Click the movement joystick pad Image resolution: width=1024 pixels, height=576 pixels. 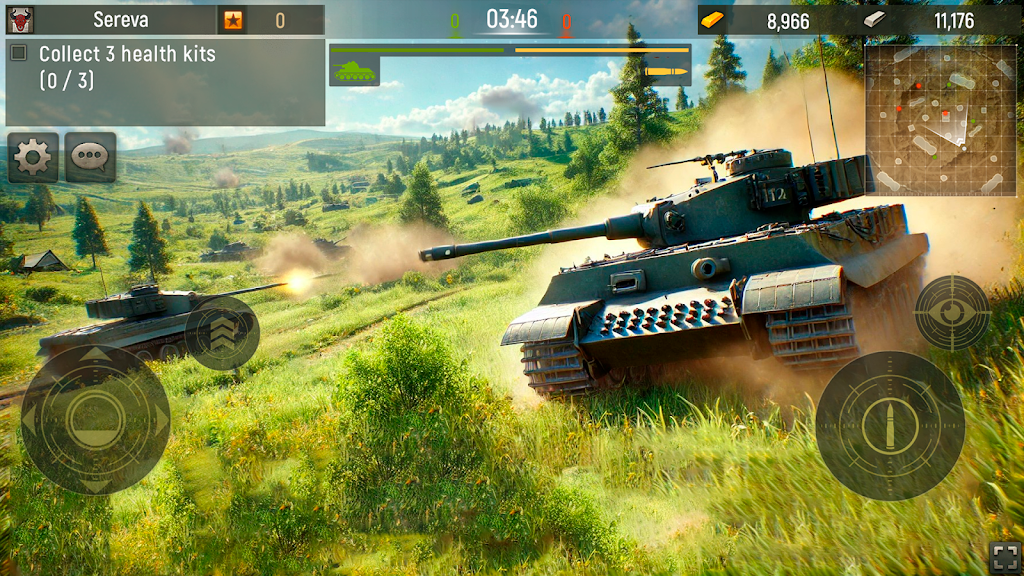tap(95, 420)
